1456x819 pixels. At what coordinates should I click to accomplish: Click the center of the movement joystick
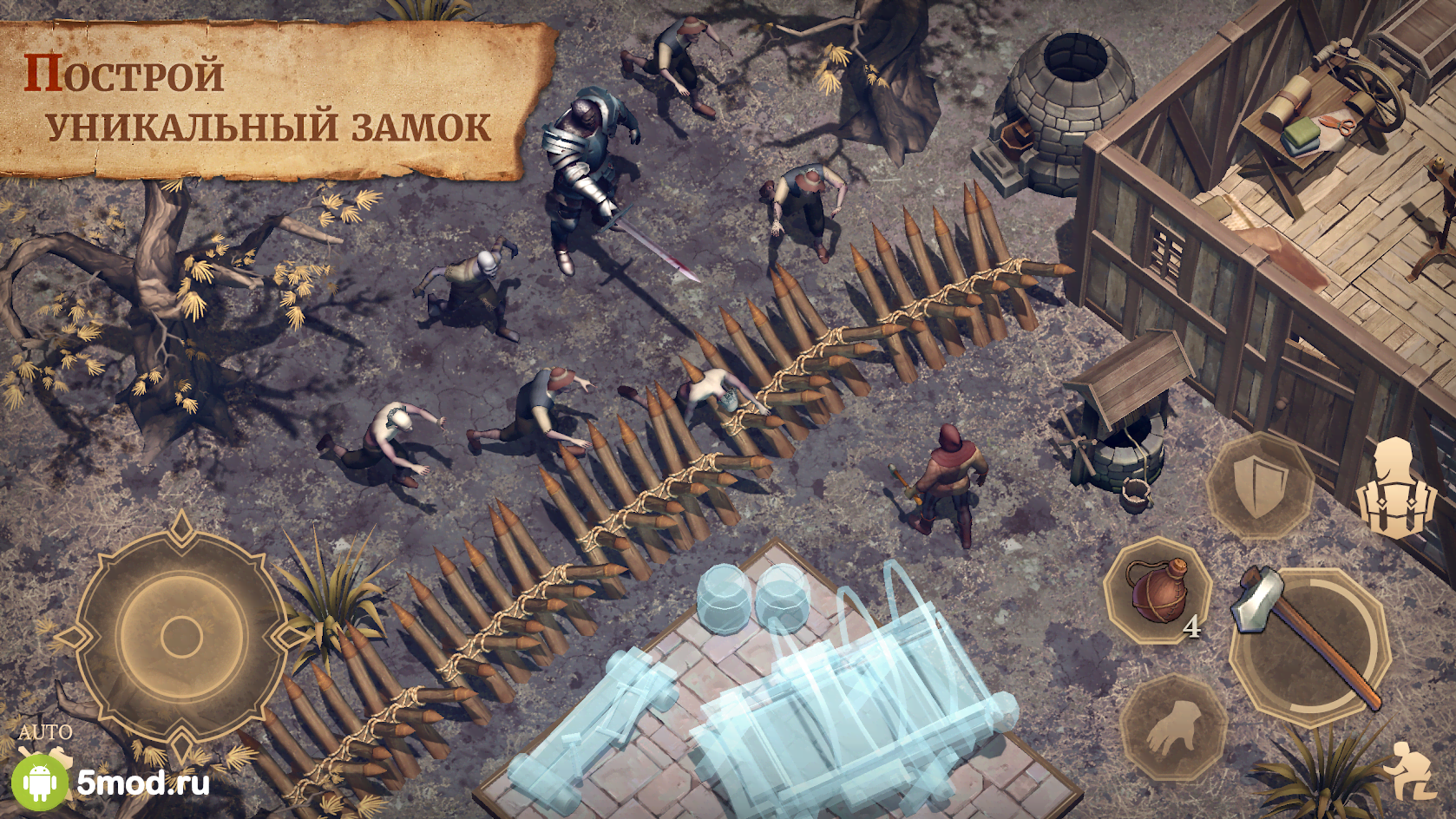181,635
